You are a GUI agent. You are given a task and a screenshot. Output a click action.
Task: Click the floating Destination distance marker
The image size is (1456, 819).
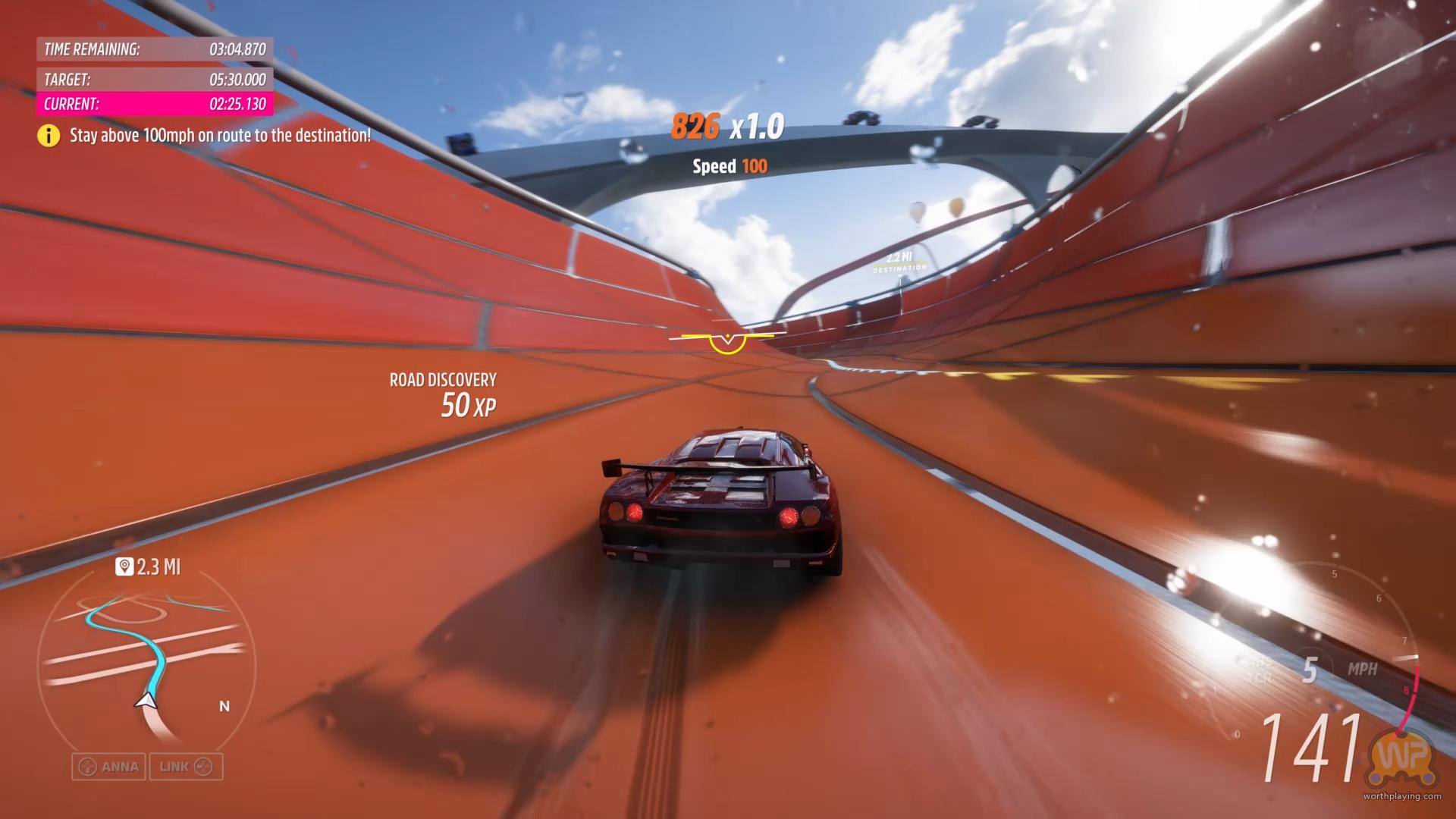899,262
